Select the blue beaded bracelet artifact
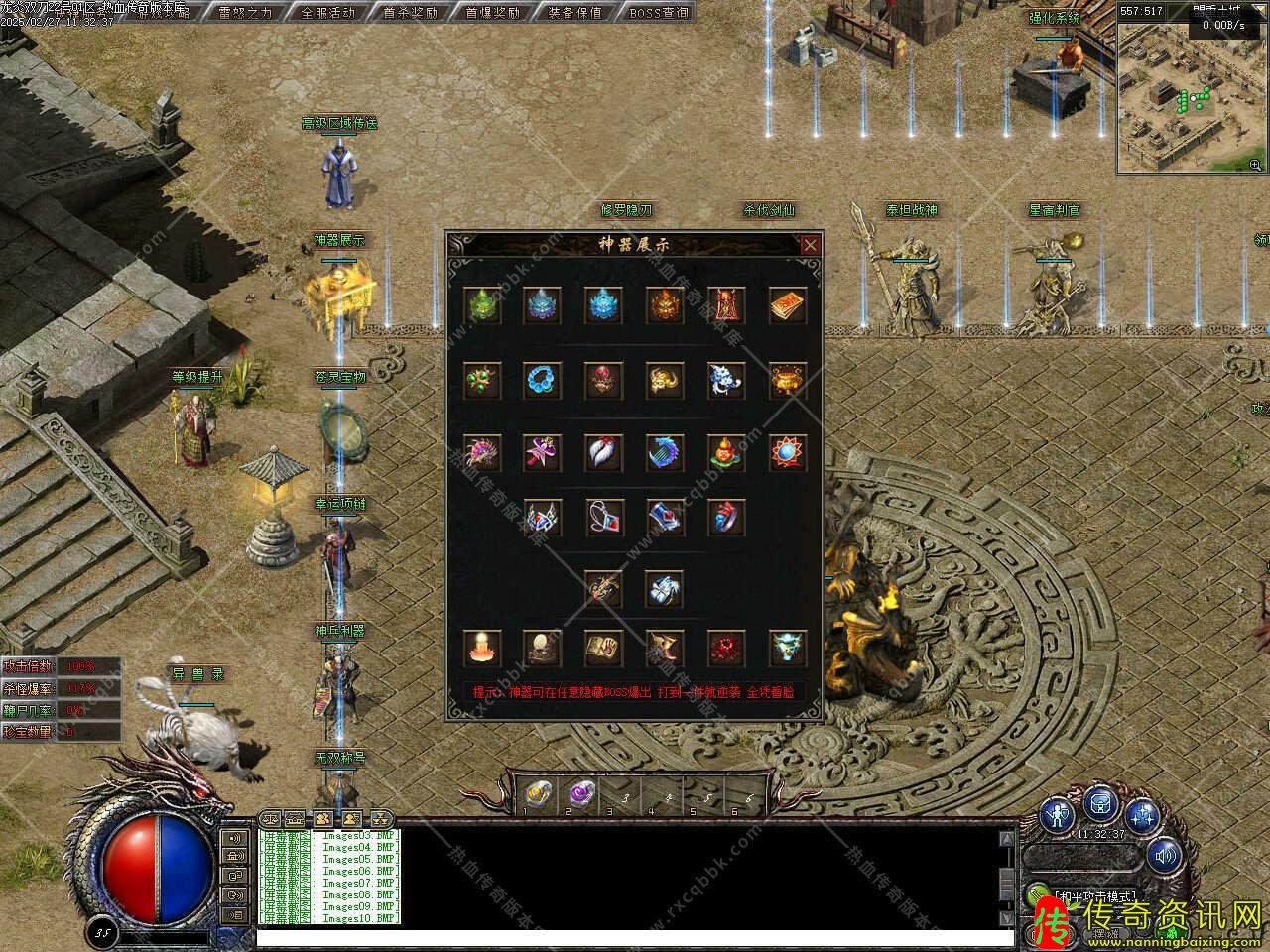This screenshot has height=952, width=1270. [543, 379]
